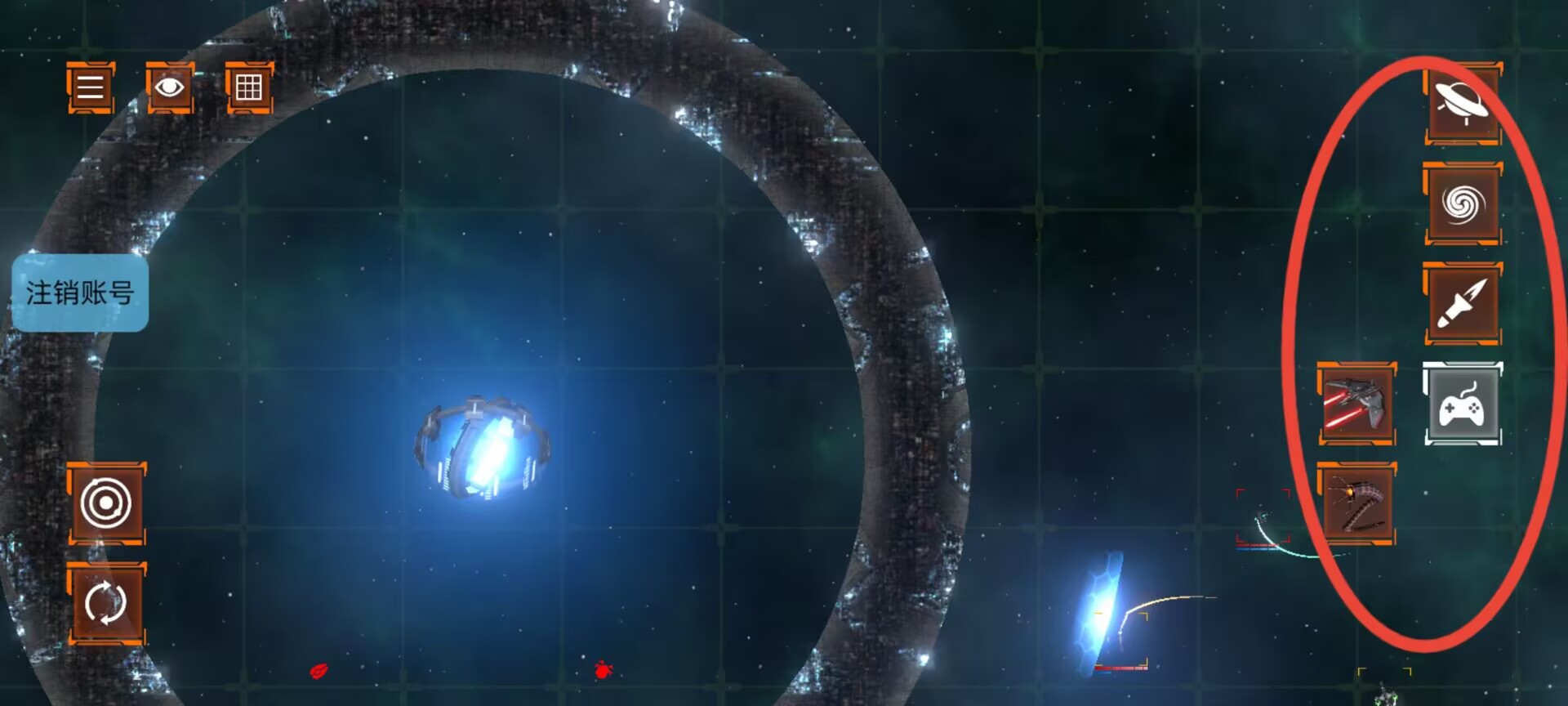Open the spiral galaxy icon
This screenshot has width=1568, height=706.
pyautogui.click(x=1463, y=203)
